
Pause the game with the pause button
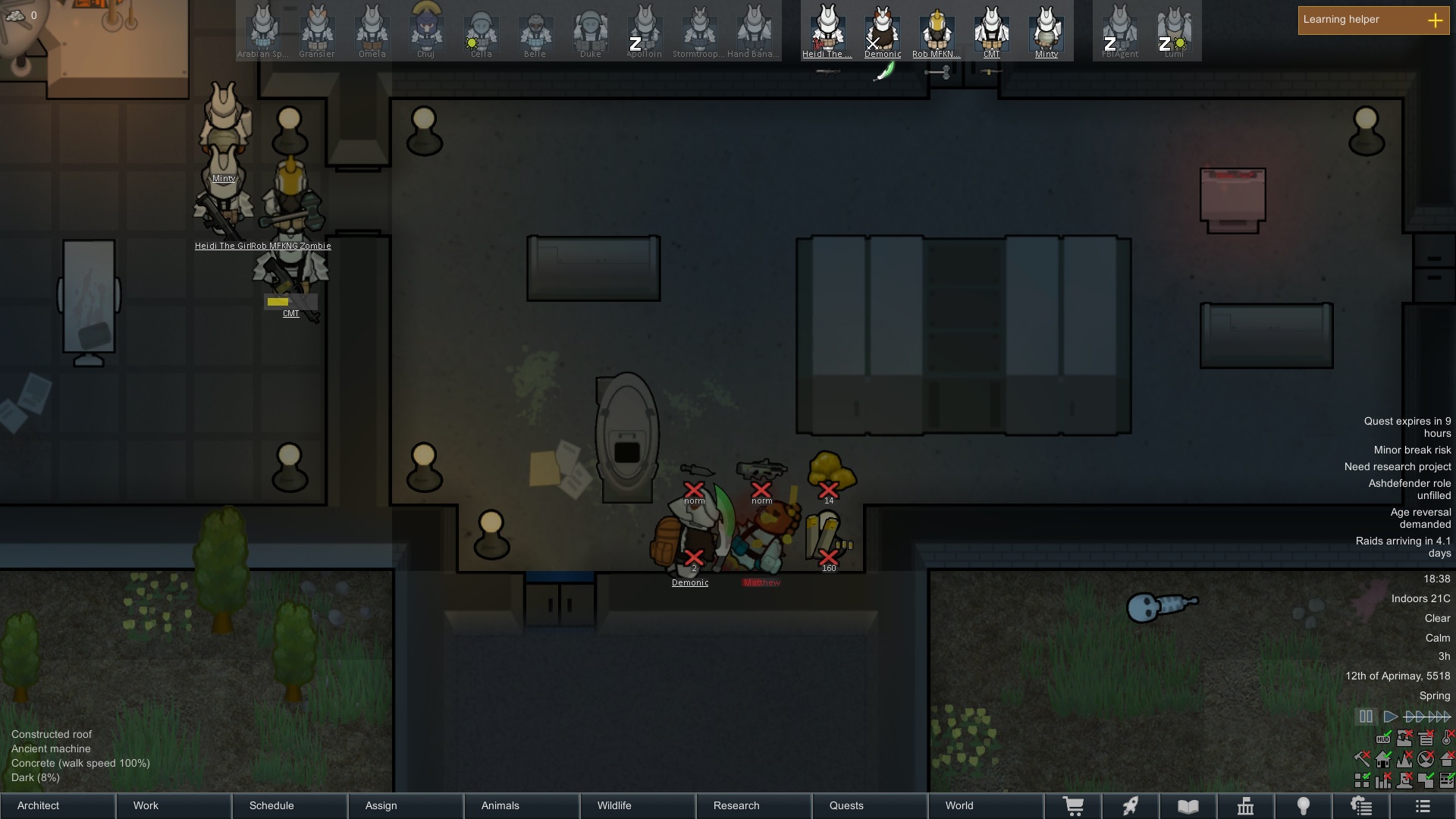click(1366, 717)
